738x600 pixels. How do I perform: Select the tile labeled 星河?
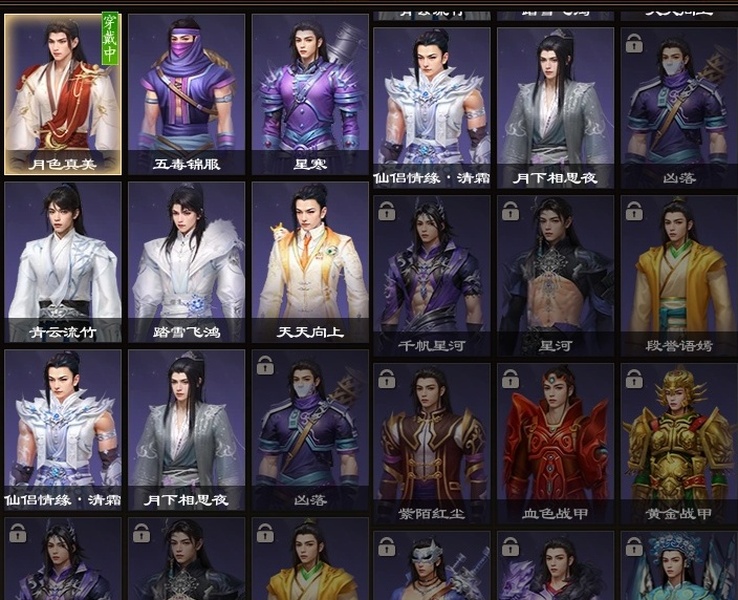555,275
